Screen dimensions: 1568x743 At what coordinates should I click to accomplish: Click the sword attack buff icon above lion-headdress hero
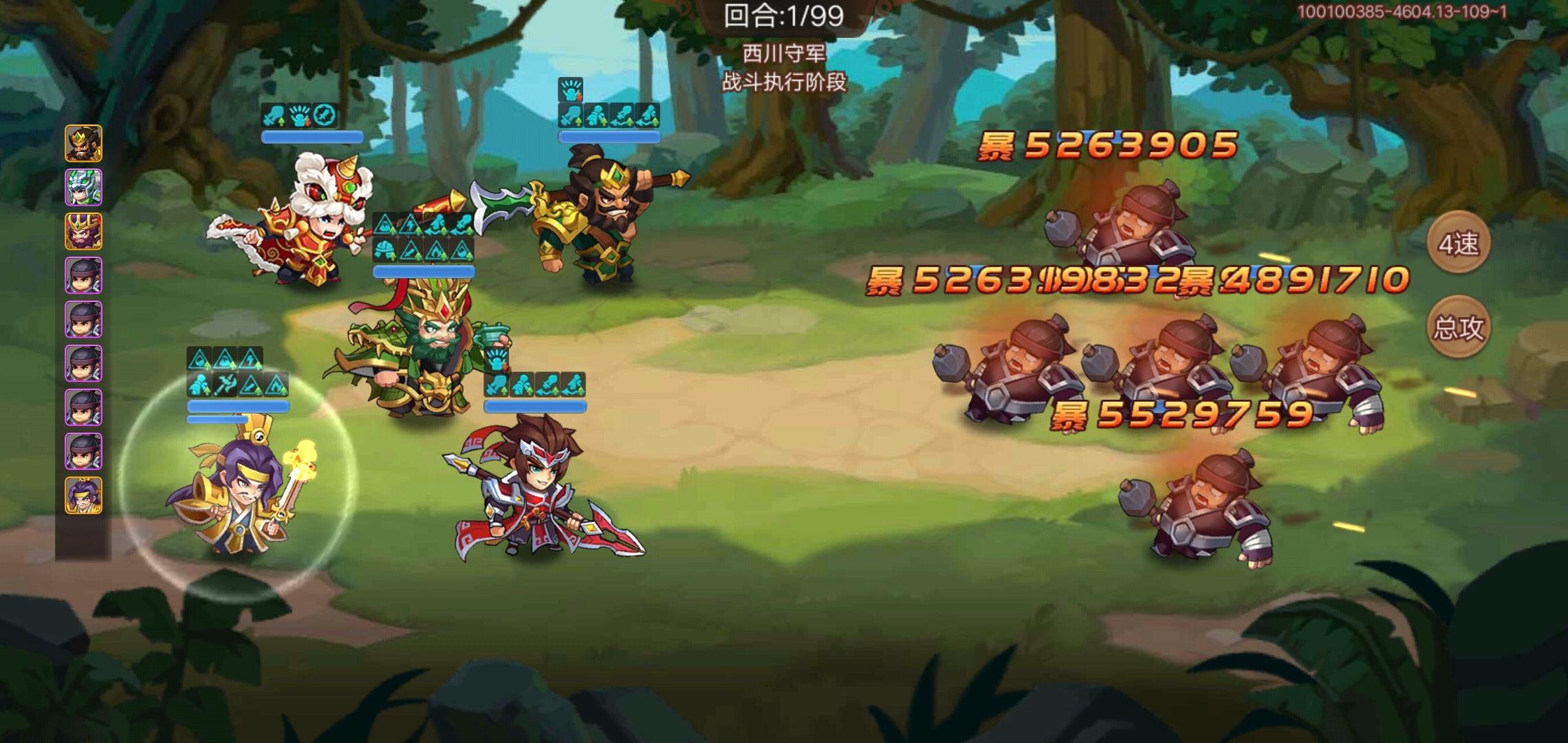pyautogui.click(x=272, y=116)
